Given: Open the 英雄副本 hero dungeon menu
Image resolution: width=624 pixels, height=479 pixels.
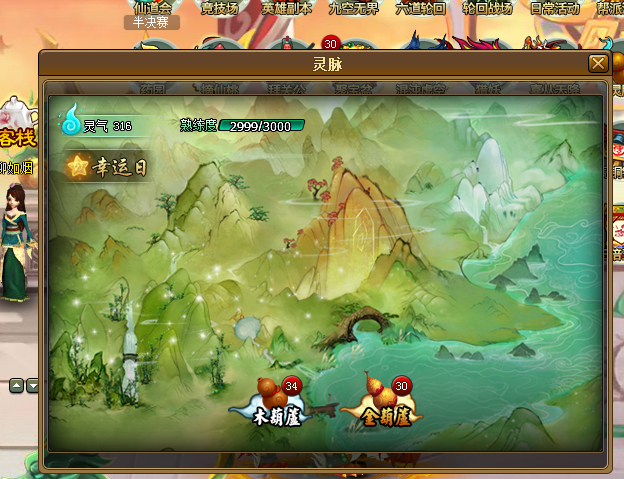Looking at the screenshot, I should click(x=287, y=8).
